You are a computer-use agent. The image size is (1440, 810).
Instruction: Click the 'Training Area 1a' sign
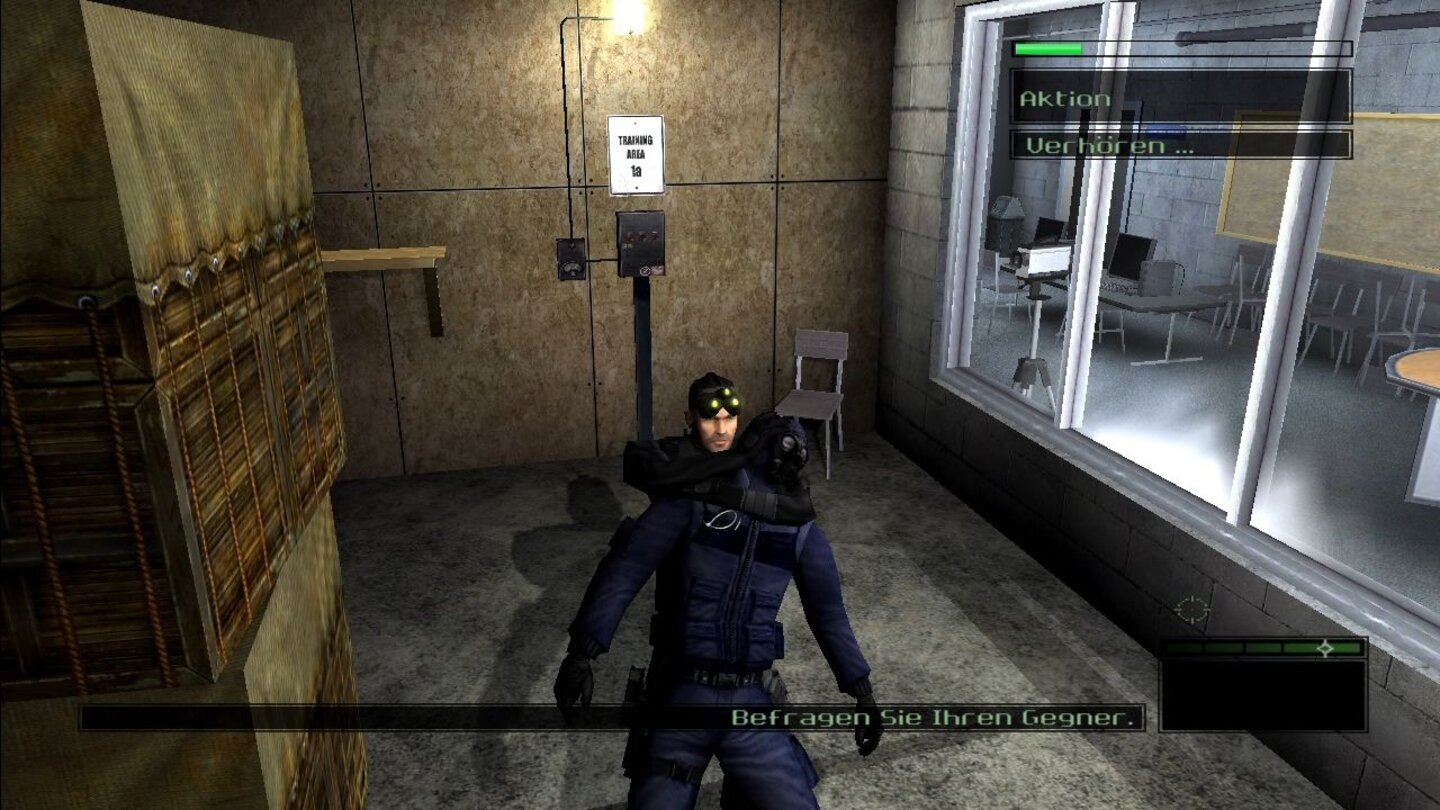[635, 153]
